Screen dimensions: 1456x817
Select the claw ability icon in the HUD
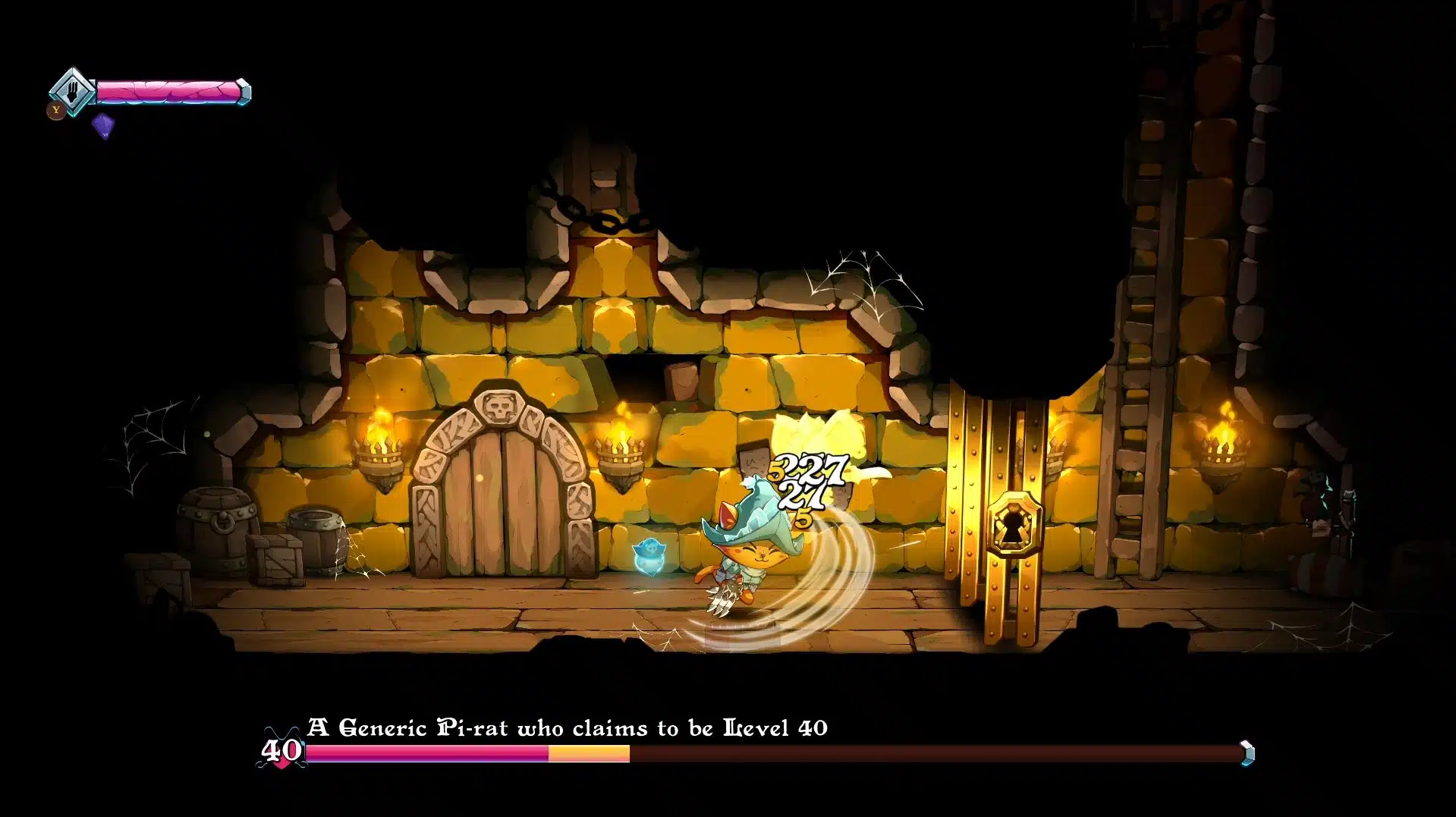[x=72, y=91]
